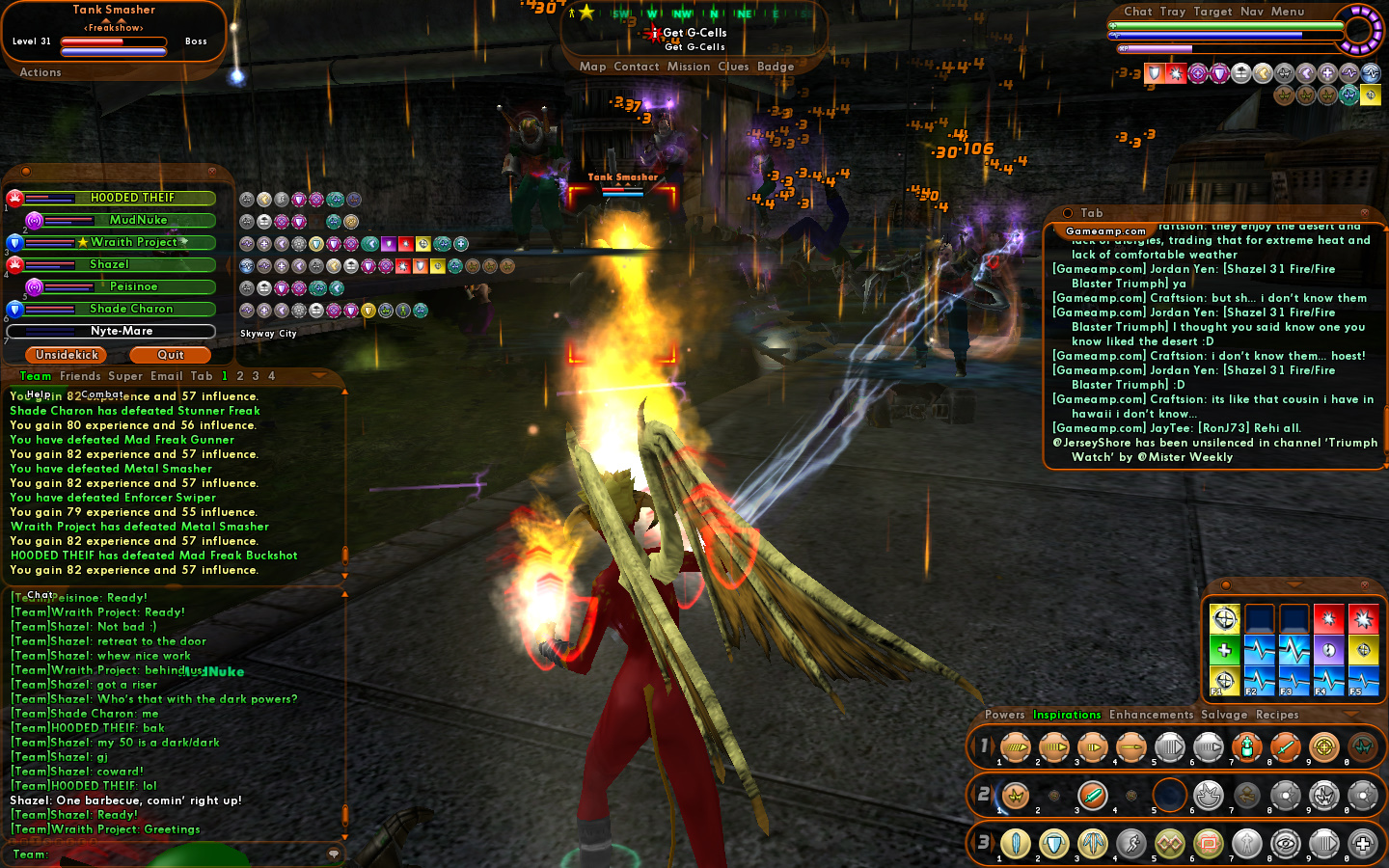Open the Map from navigation bar
The width and height of the screenshot is (1389, 868).
click(x=592, y=67)
